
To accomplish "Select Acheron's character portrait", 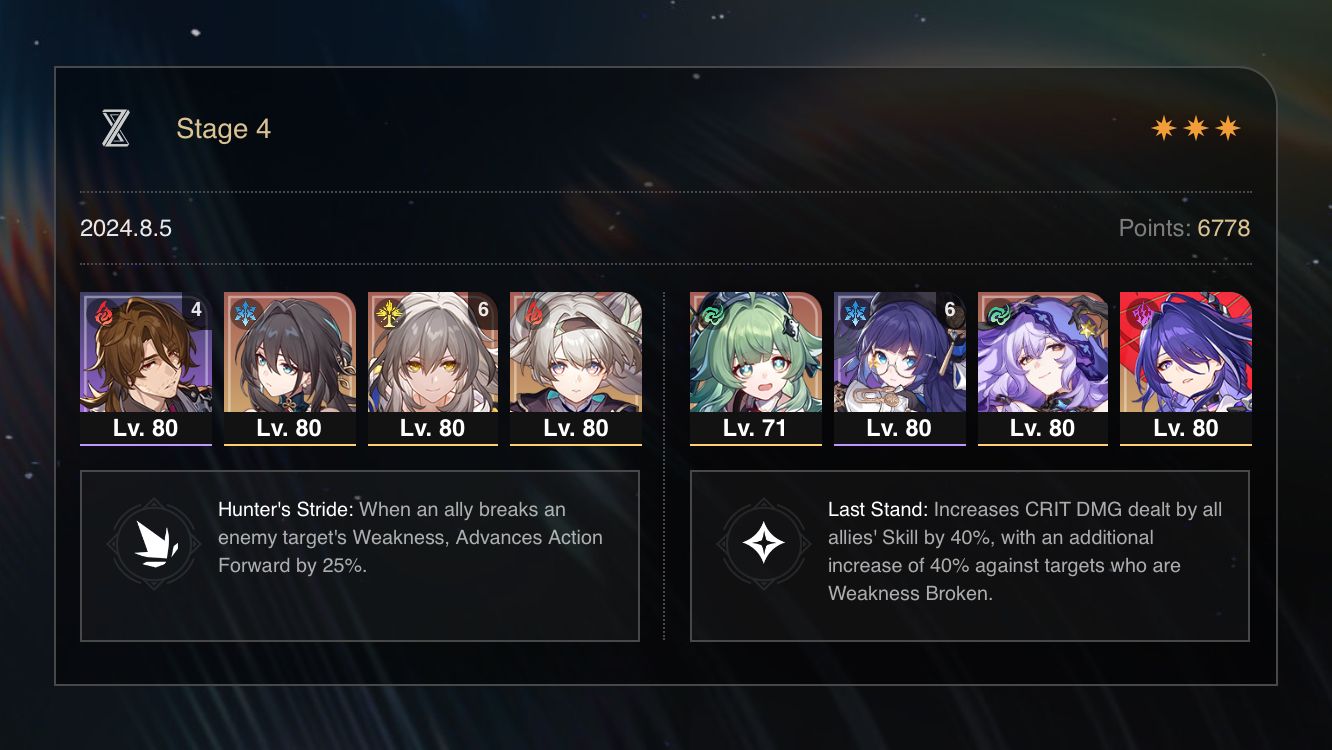I will [x=1187, y=360].
